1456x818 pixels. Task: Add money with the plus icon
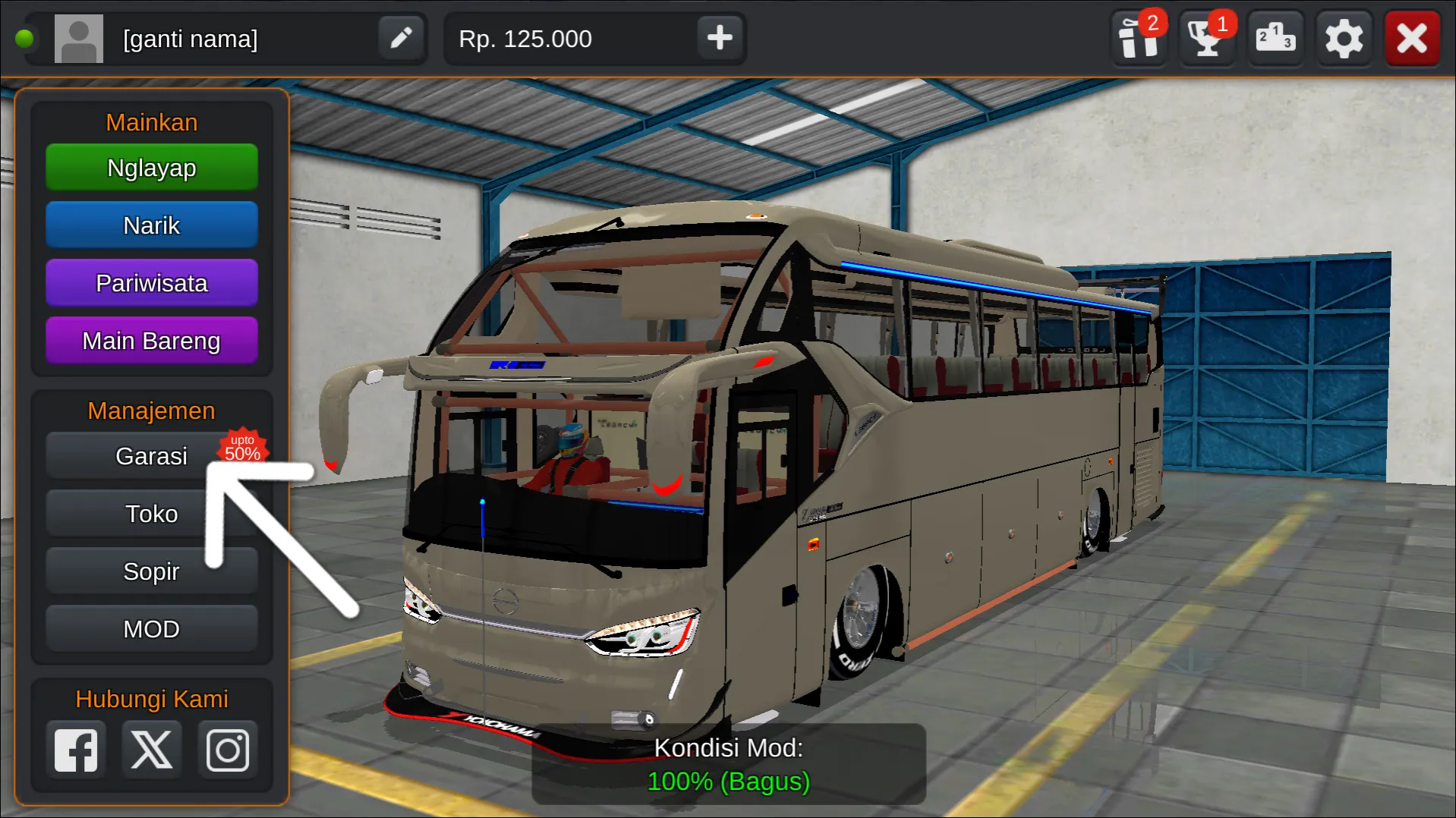pyautogui.click(x=718, y=38)
